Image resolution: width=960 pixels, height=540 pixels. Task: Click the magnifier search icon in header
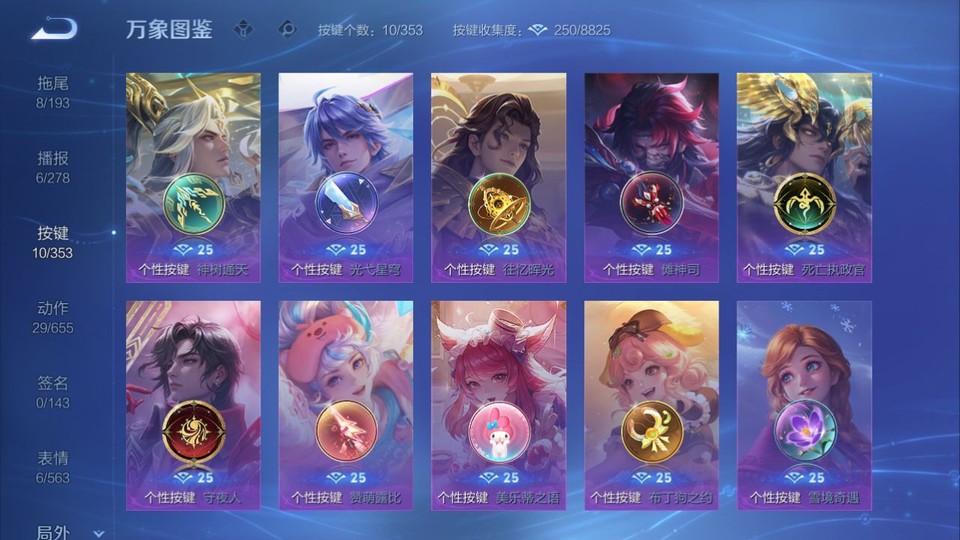[287, 29]
